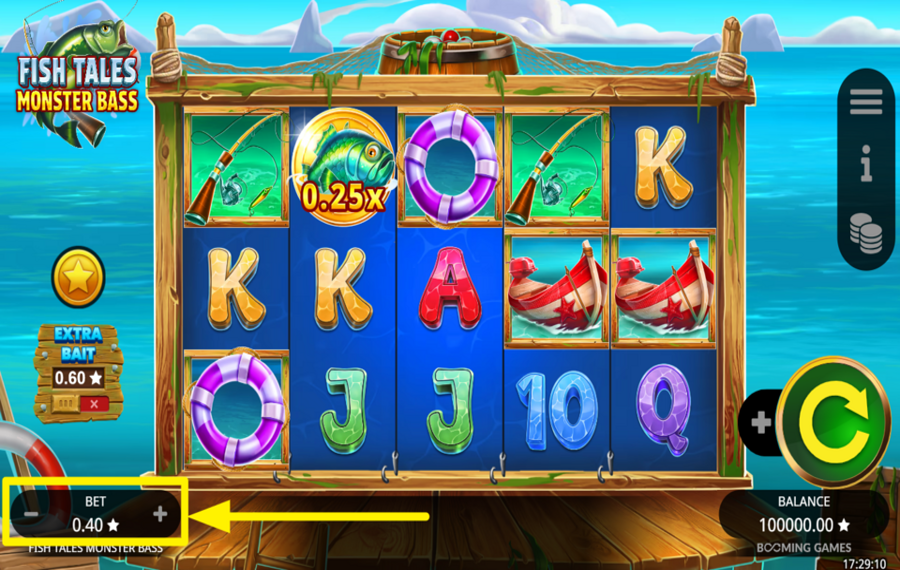Expand the plus options beside spin button
This screenshot has height=570, width=900.
coord(761,423)
